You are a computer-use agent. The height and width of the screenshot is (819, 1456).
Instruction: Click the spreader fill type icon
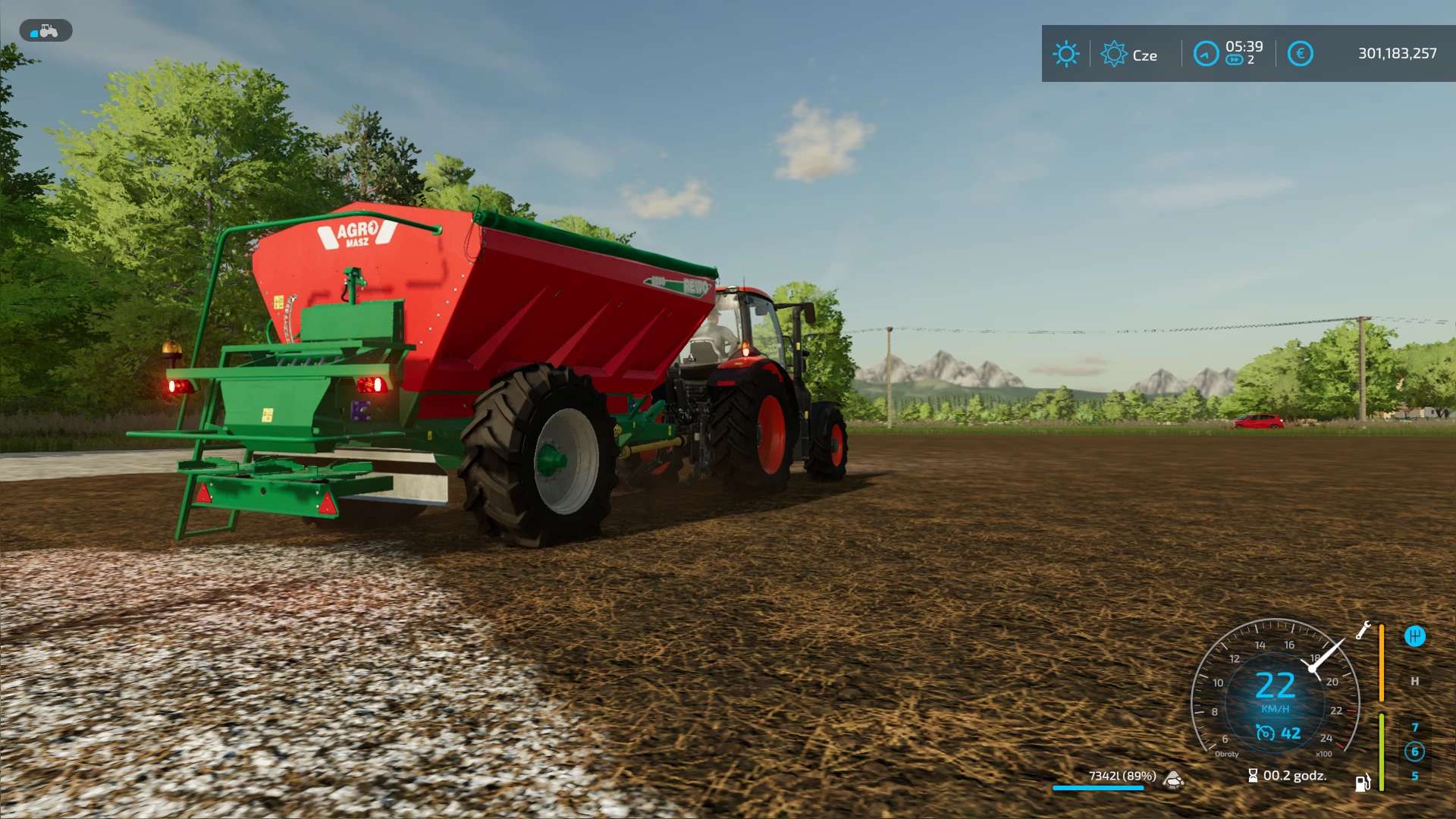(x=1174, y=779)
